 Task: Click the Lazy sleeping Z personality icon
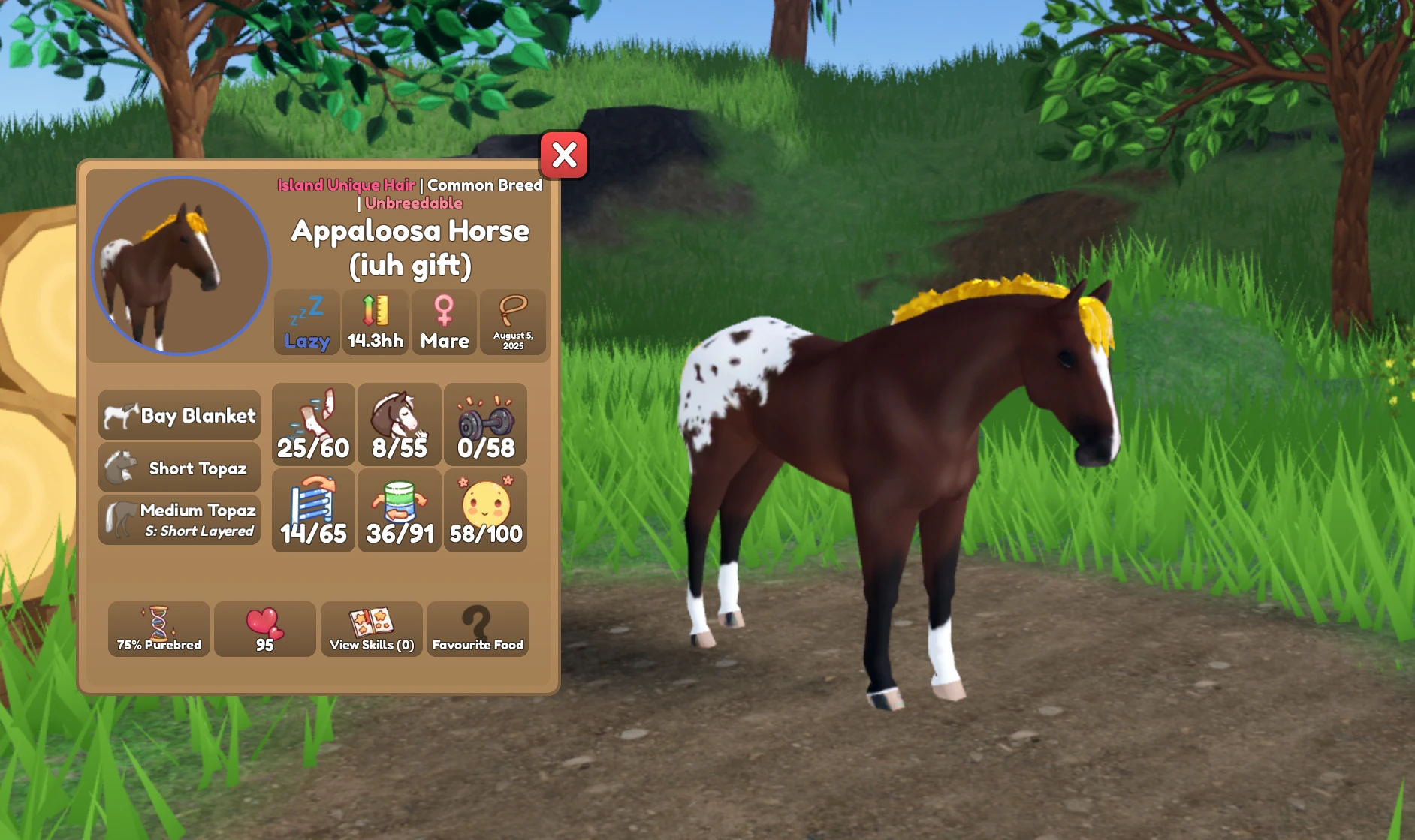click(306, 321)
